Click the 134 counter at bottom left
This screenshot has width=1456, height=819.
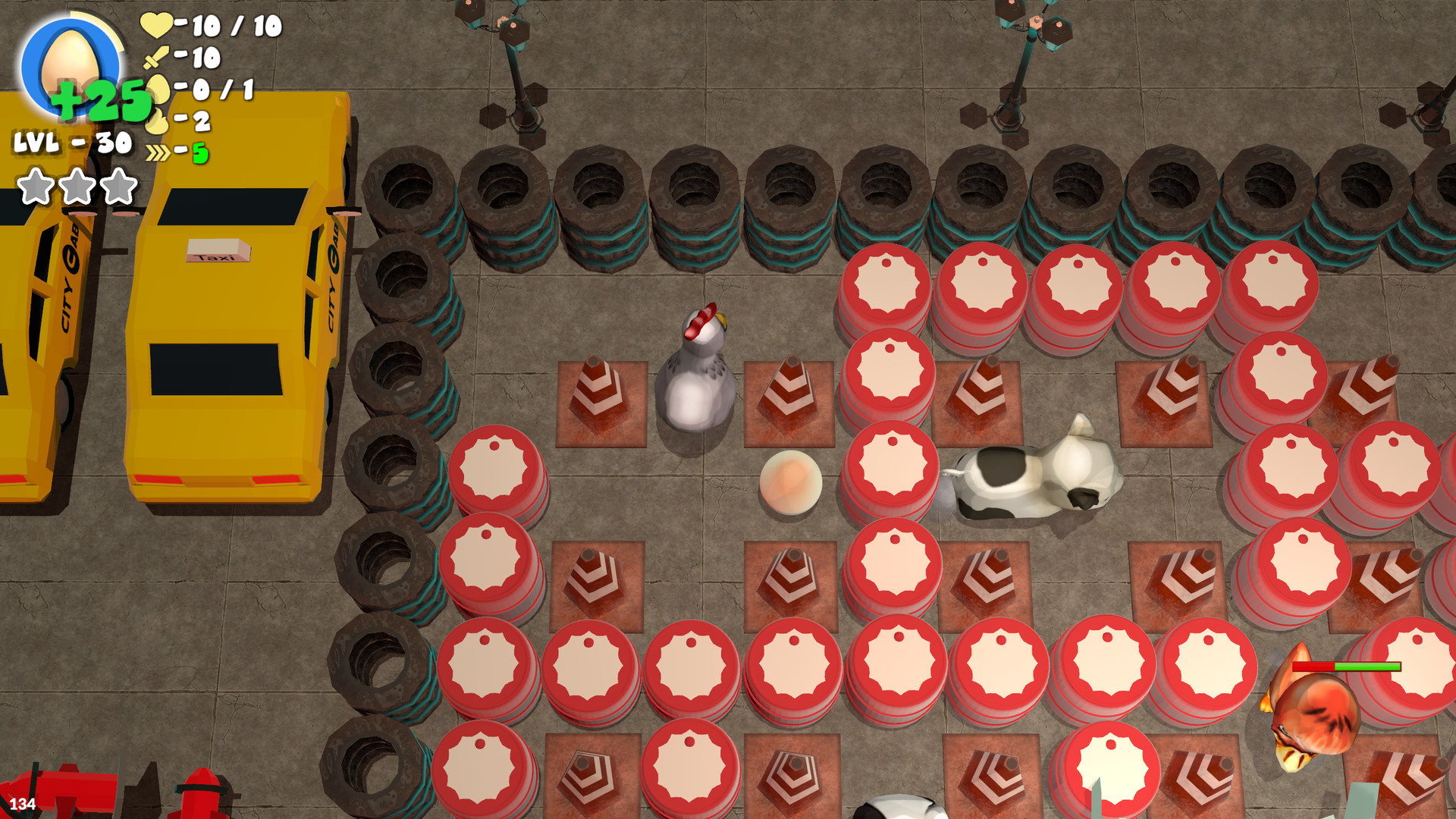pyautogui.click(x=23, y=802)
